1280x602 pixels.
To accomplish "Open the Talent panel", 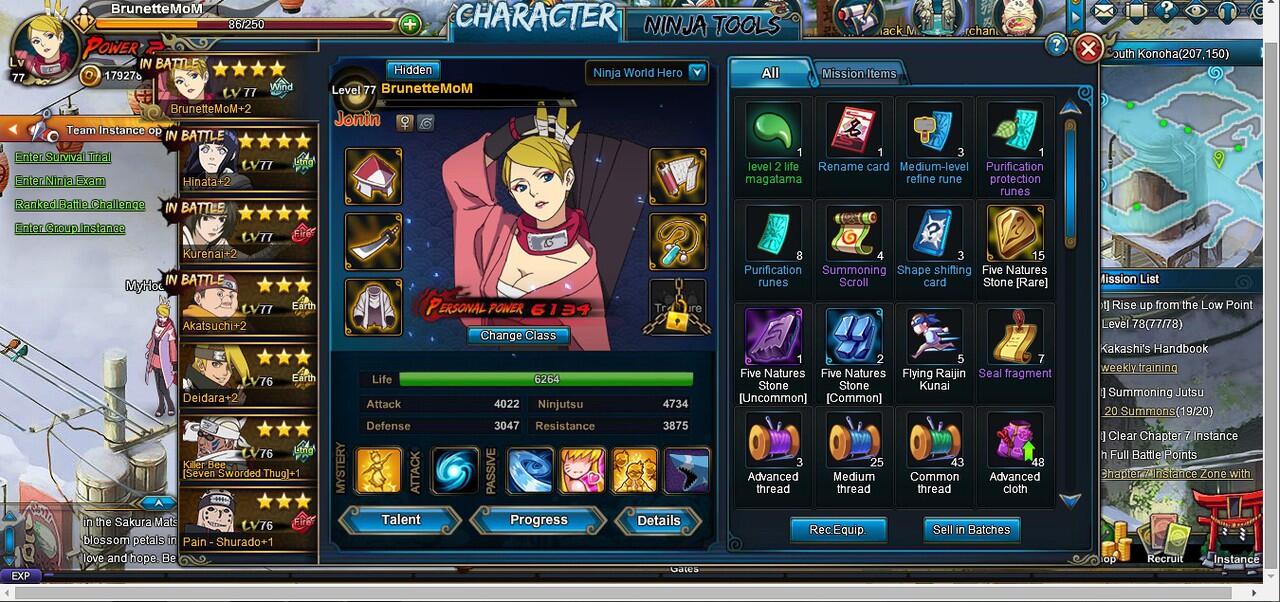I will click(x=401, y=520).
